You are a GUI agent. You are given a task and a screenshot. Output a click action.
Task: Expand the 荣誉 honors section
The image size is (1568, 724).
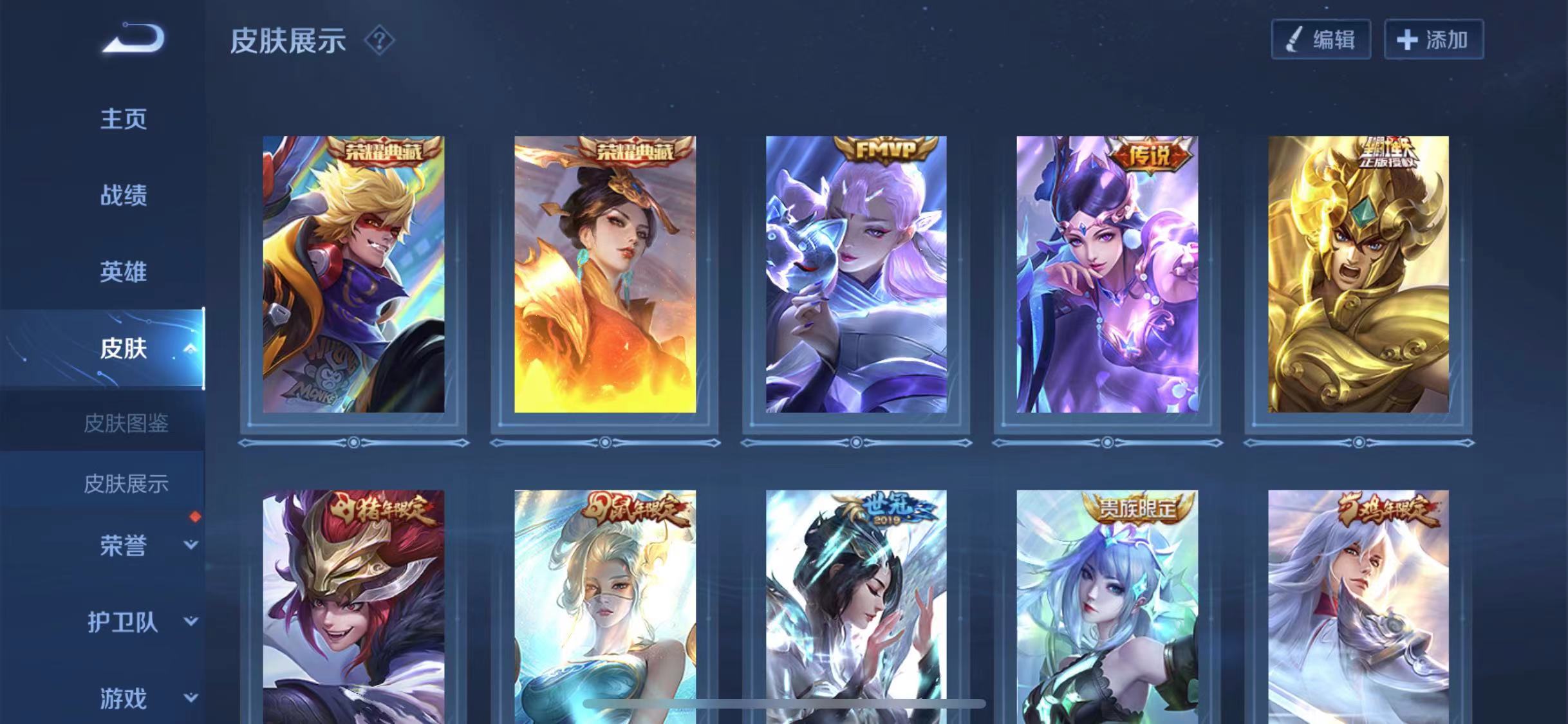pyautogui.click(x=190, y=545)
